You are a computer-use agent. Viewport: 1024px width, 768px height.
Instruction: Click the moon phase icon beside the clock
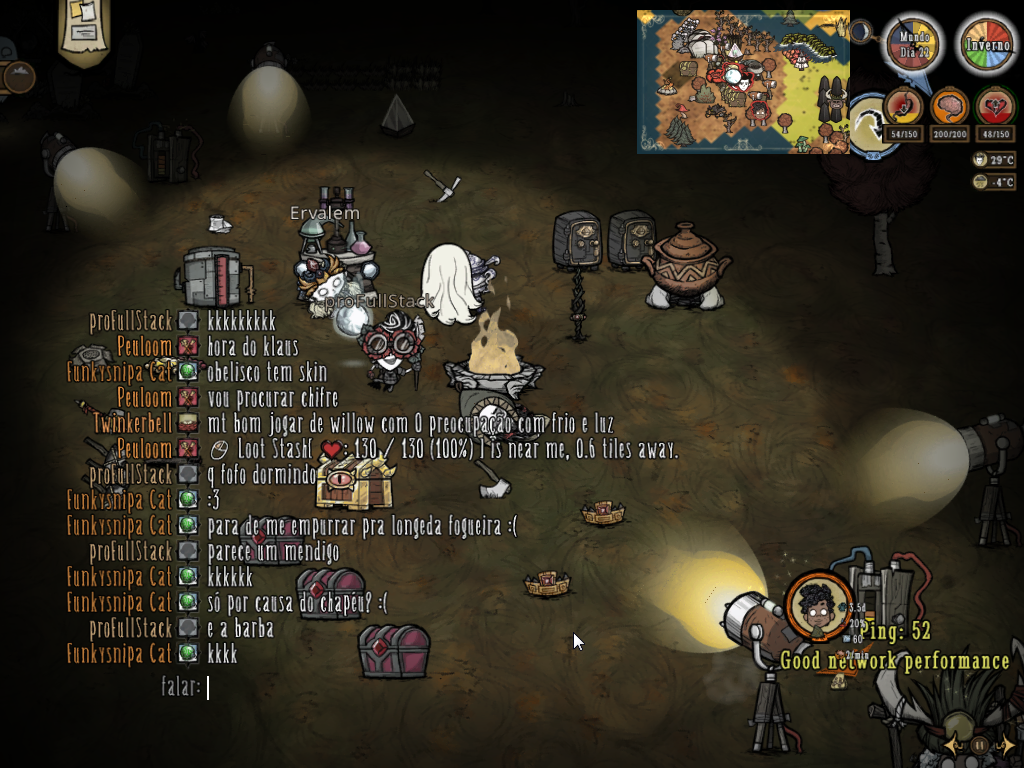861,32
